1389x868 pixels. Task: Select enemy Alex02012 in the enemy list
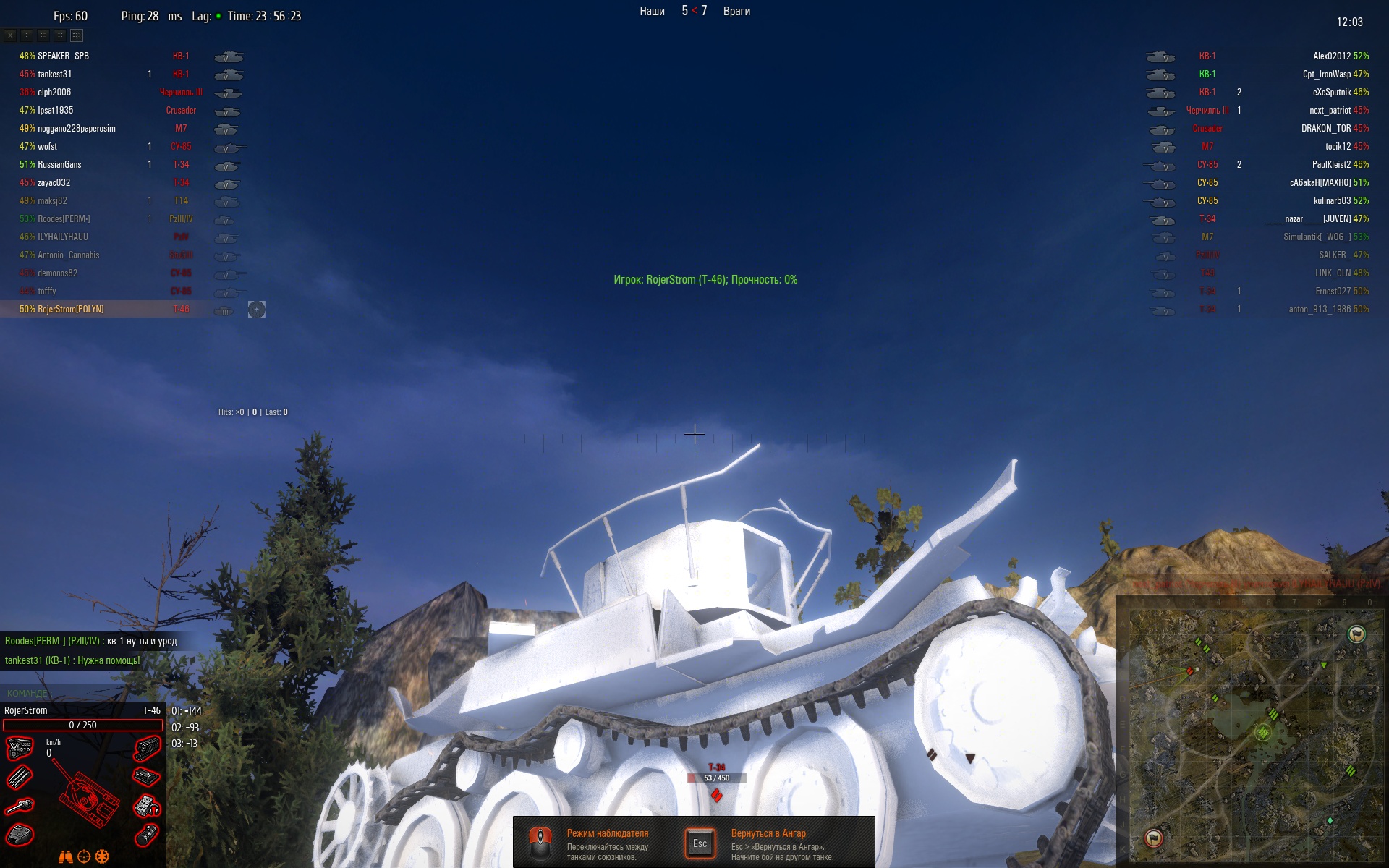[1332, 56]
